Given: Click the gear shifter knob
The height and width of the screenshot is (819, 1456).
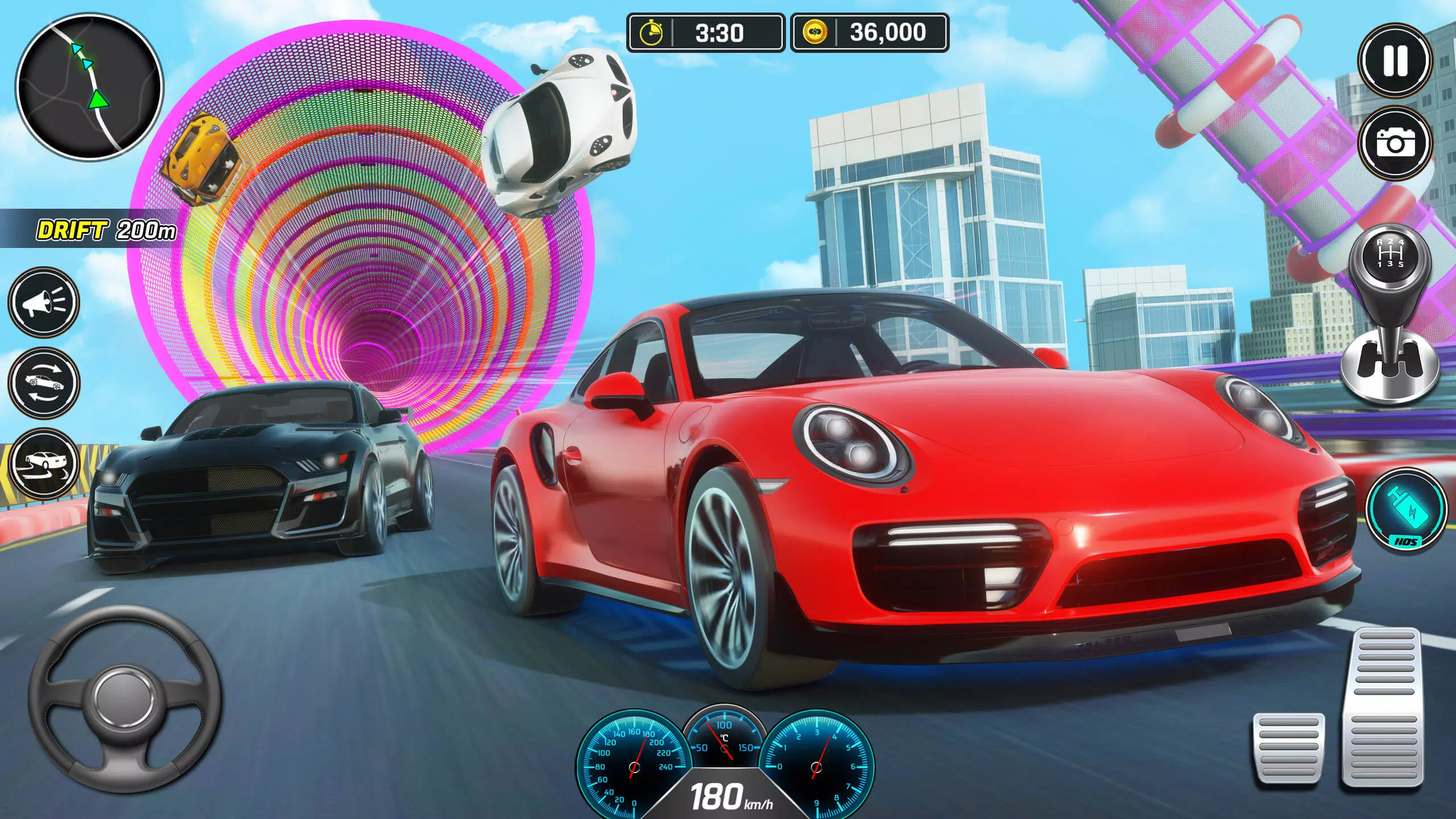Looking at the screenshot, I should [1390, 256].
